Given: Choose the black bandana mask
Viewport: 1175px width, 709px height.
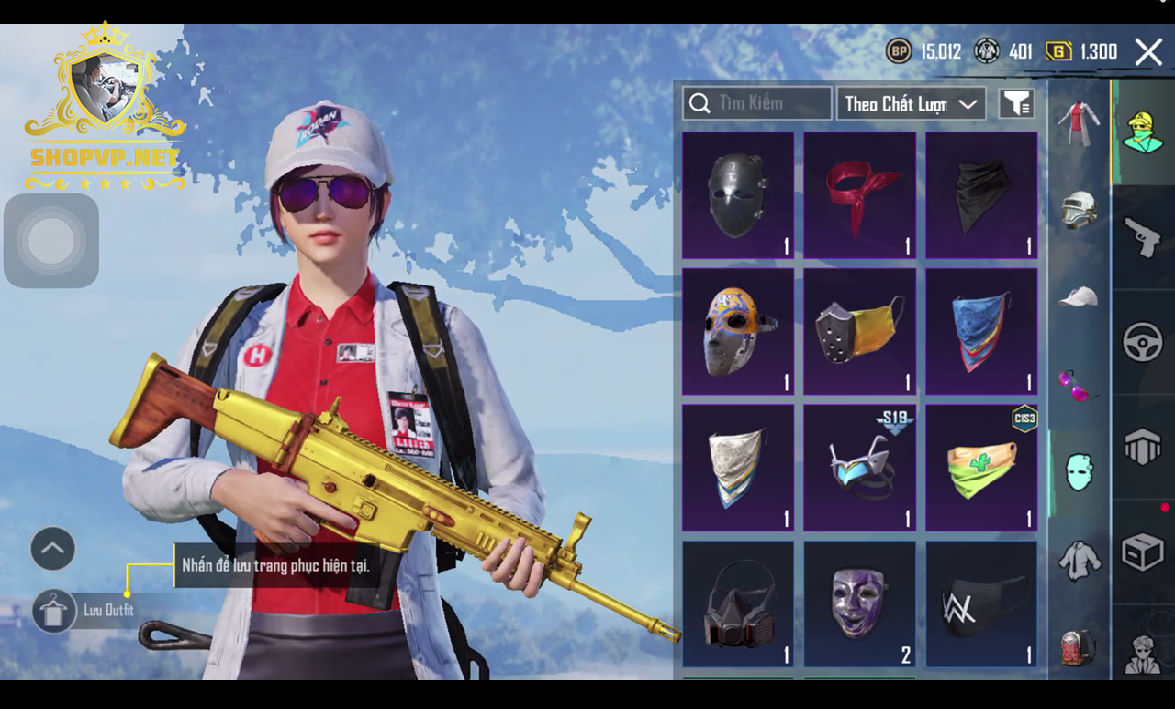Looking at the screenshot, I should click(981, 196).
